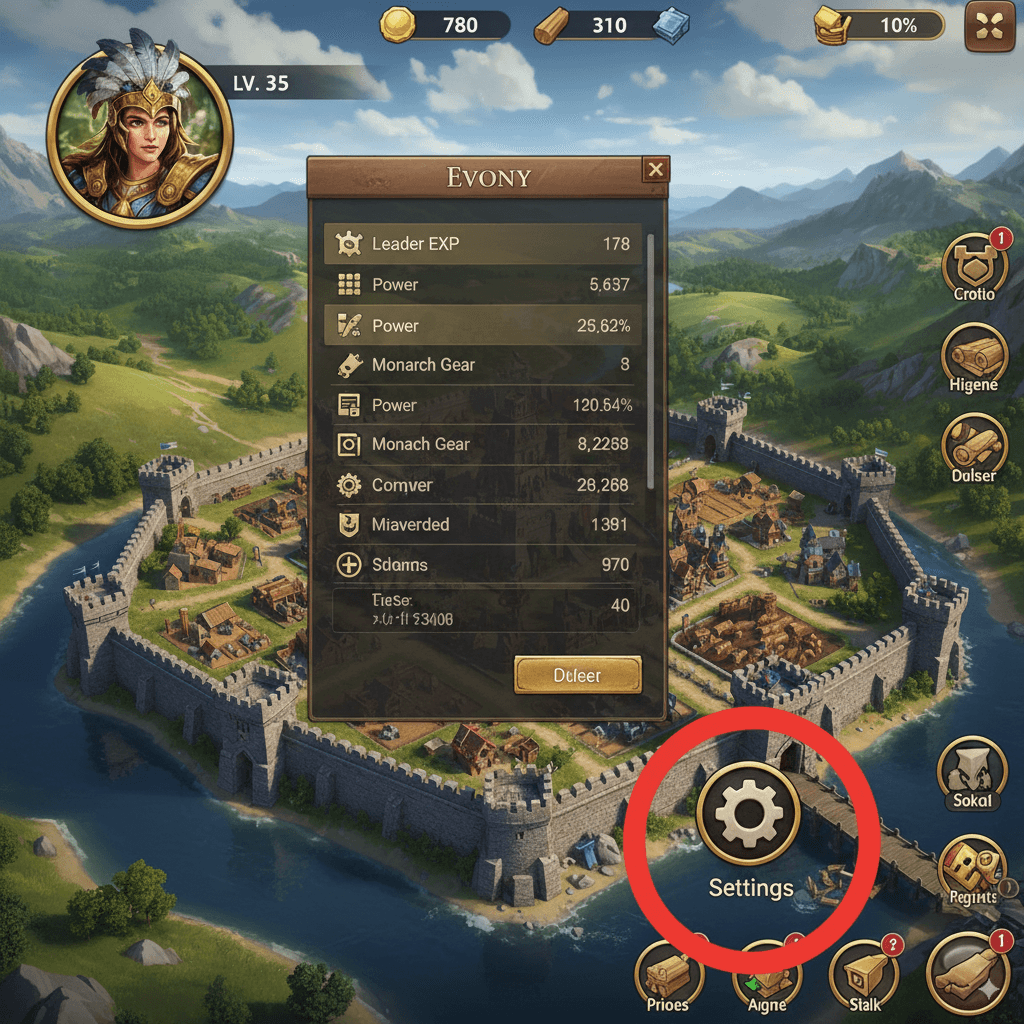This screenshot has height=1024, width=1024.
Task: Choose the Miaverded row
Action: tap(486, 525)
